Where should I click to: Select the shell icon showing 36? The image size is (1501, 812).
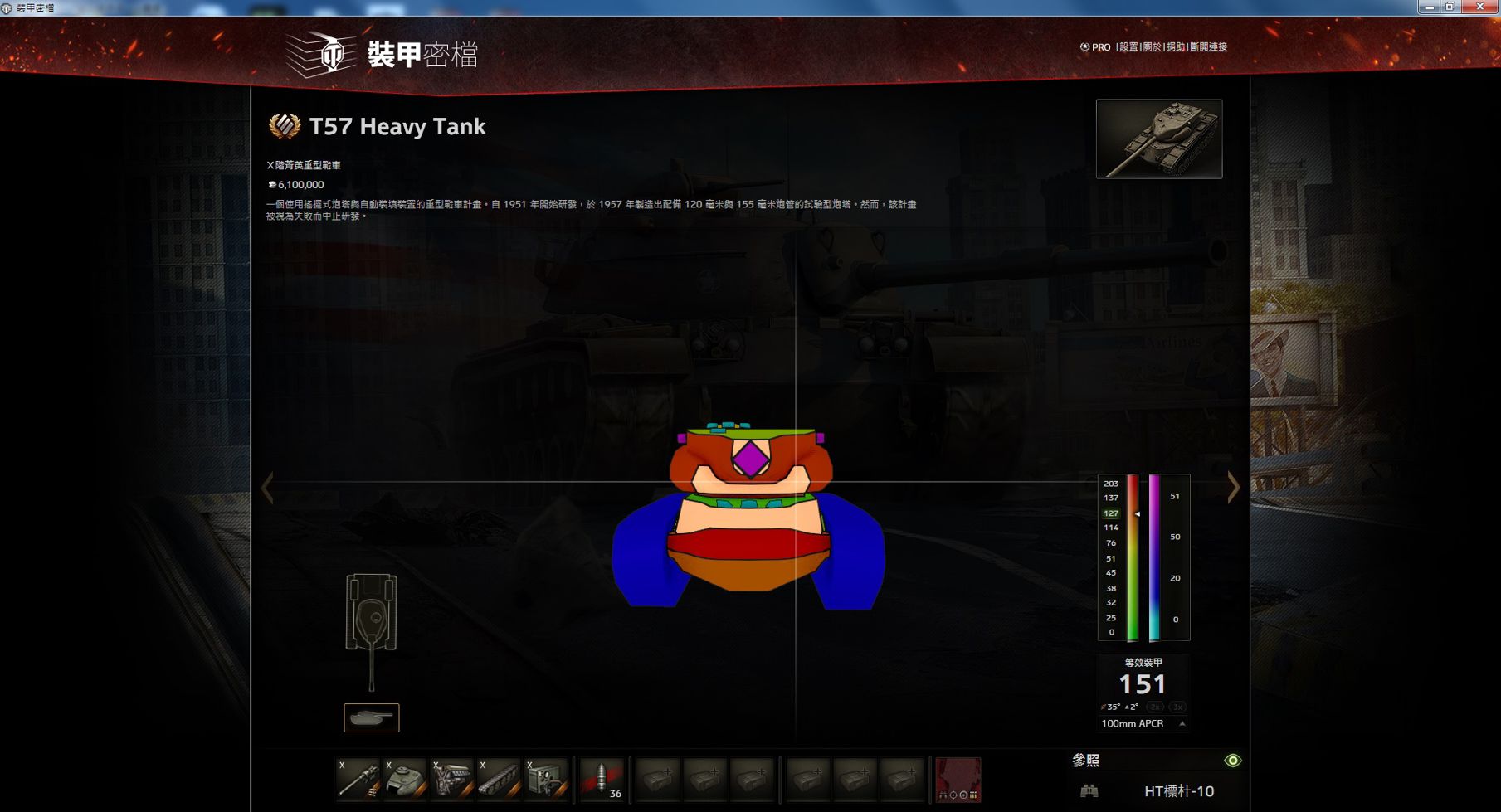click(x=602, y=780)
